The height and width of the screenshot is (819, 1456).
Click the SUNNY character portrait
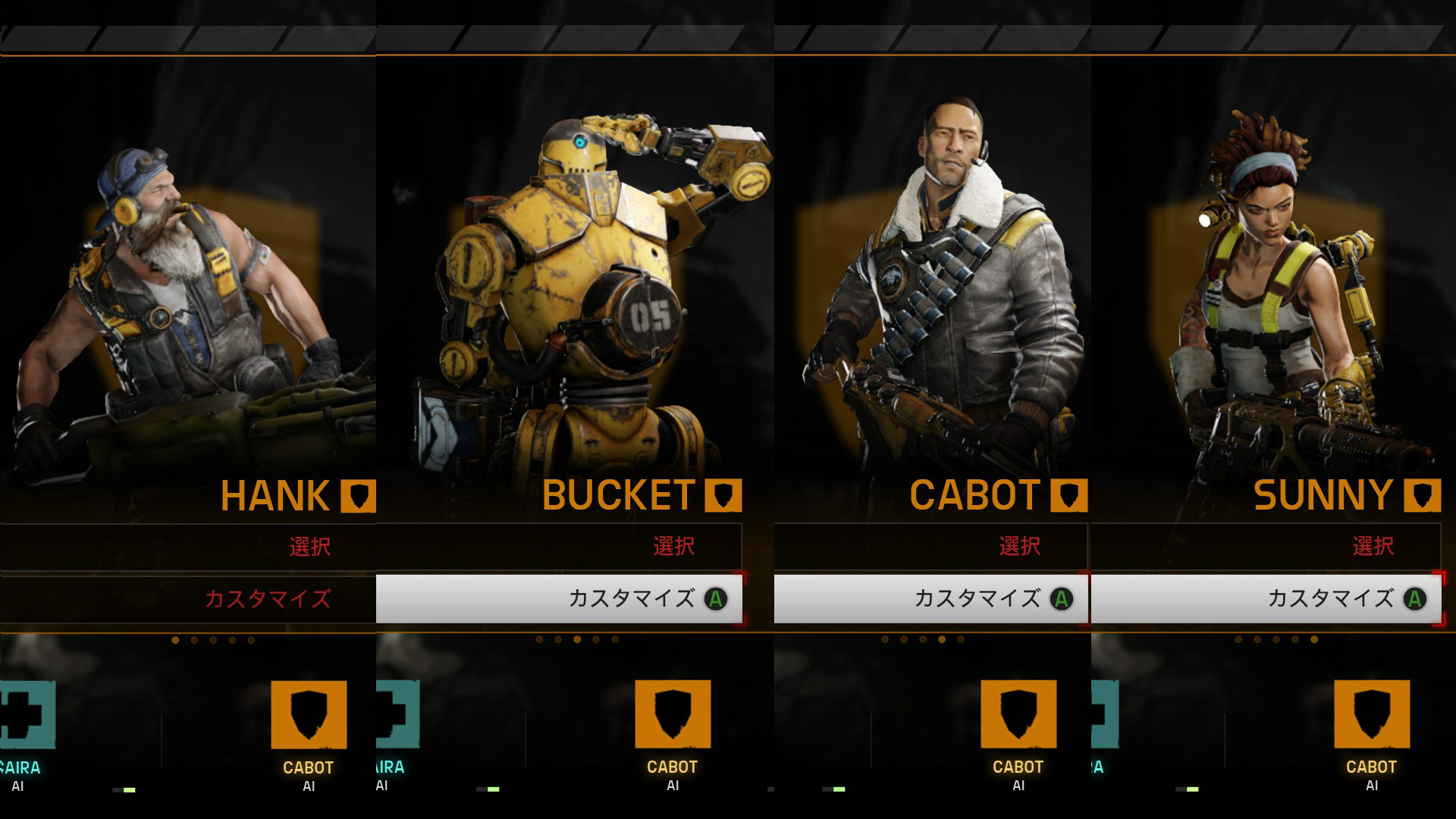coord(1282,303)
